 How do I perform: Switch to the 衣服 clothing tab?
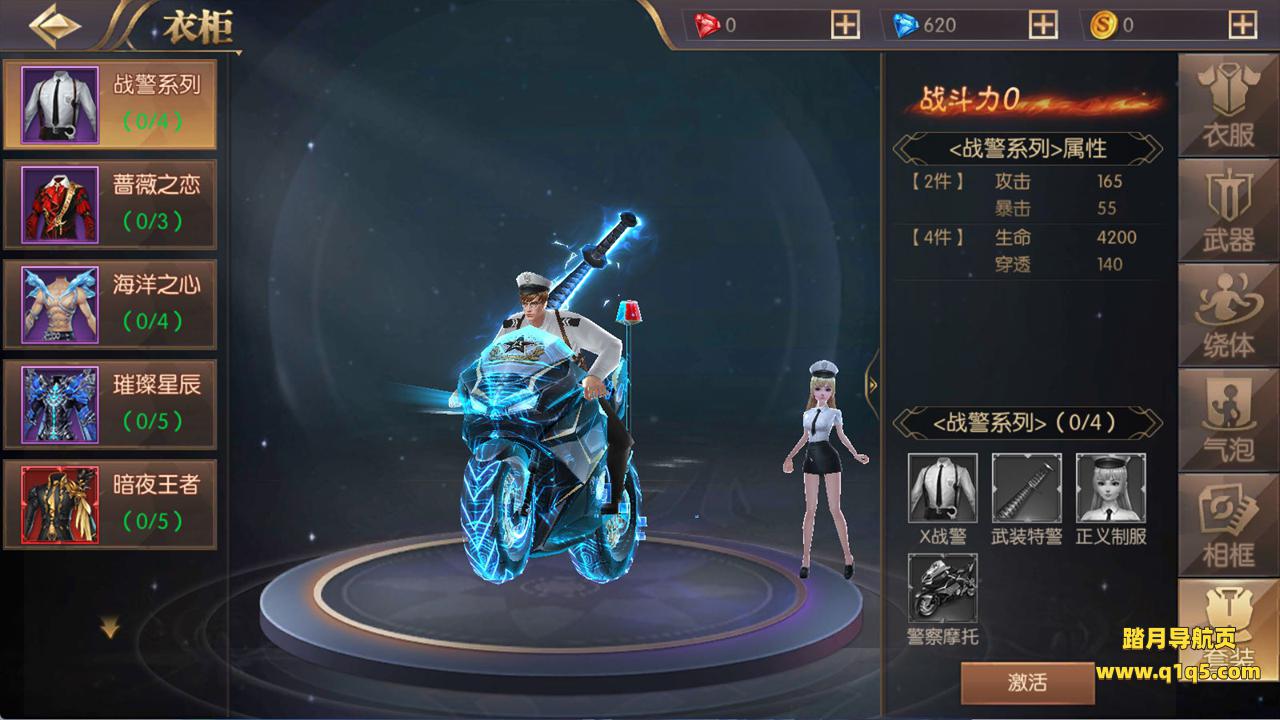(1228, 106)
